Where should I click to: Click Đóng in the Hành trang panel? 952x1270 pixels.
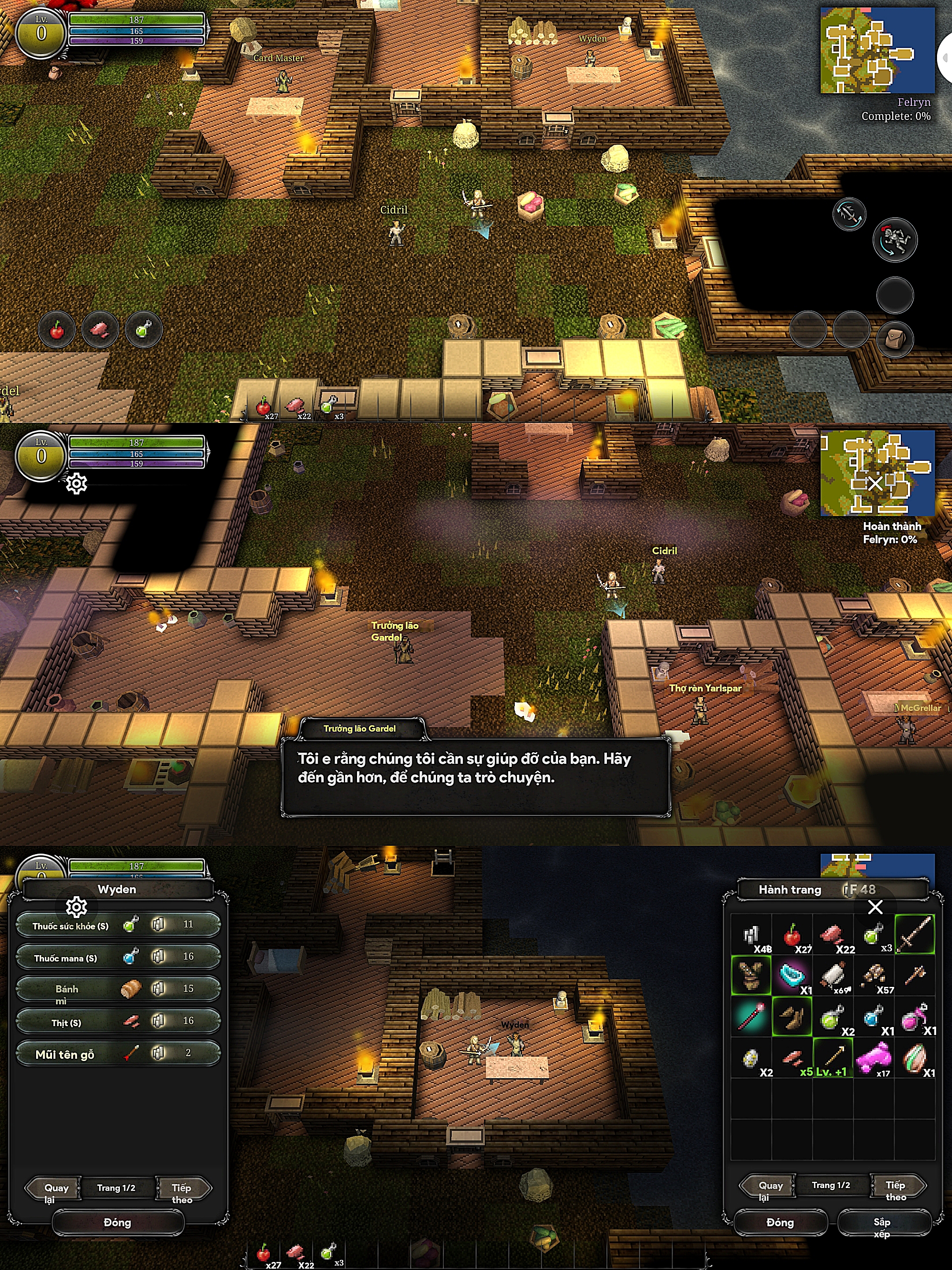pyautogui.click(x=780, y=1222)
